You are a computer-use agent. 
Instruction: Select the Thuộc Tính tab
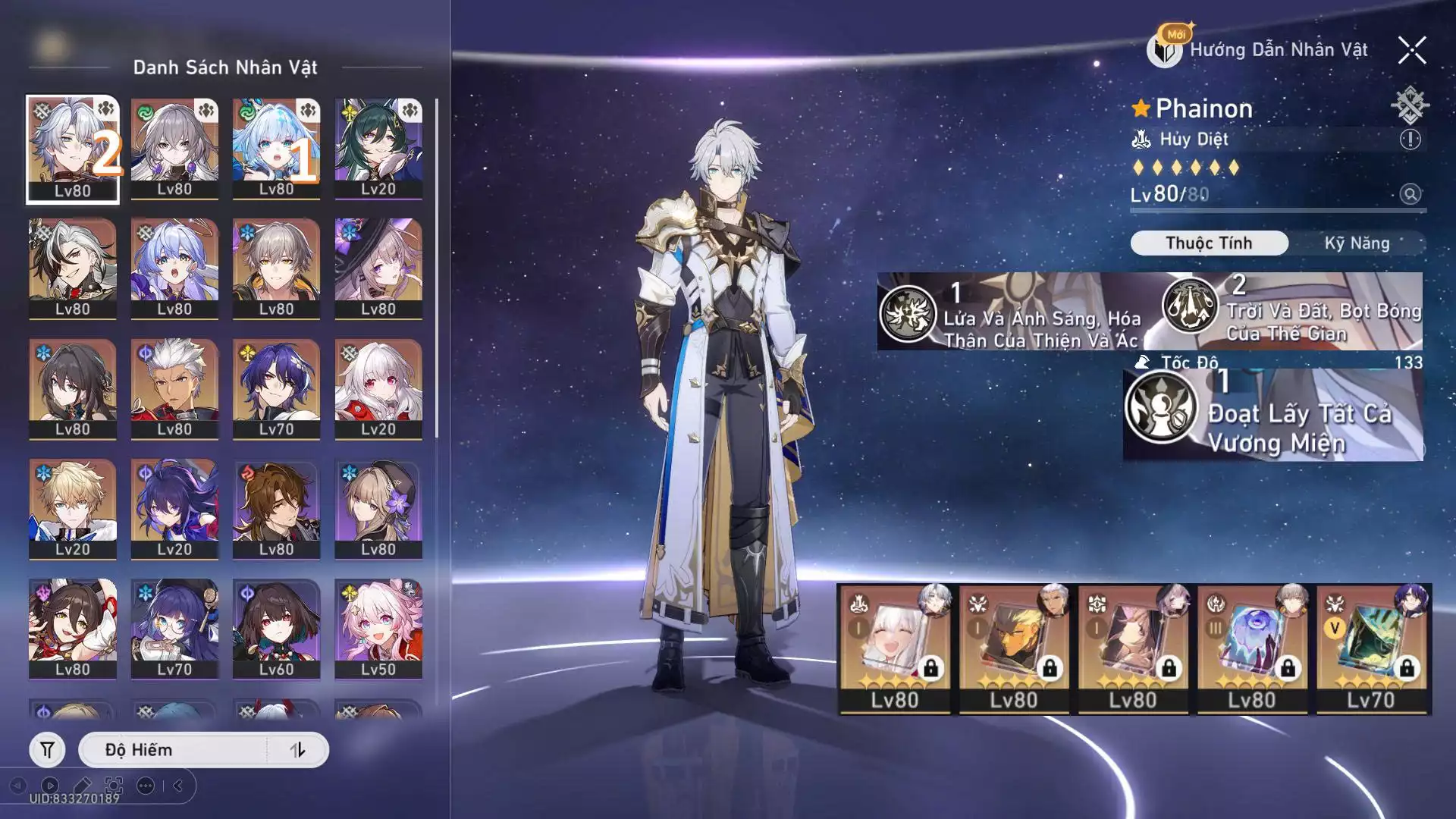pos(1209,243)
